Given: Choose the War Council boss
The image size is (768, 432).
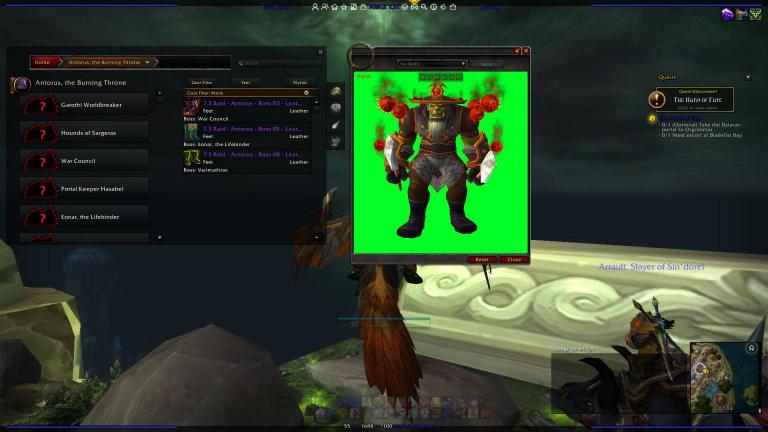Looking at the screenshot, I should 84,160.
